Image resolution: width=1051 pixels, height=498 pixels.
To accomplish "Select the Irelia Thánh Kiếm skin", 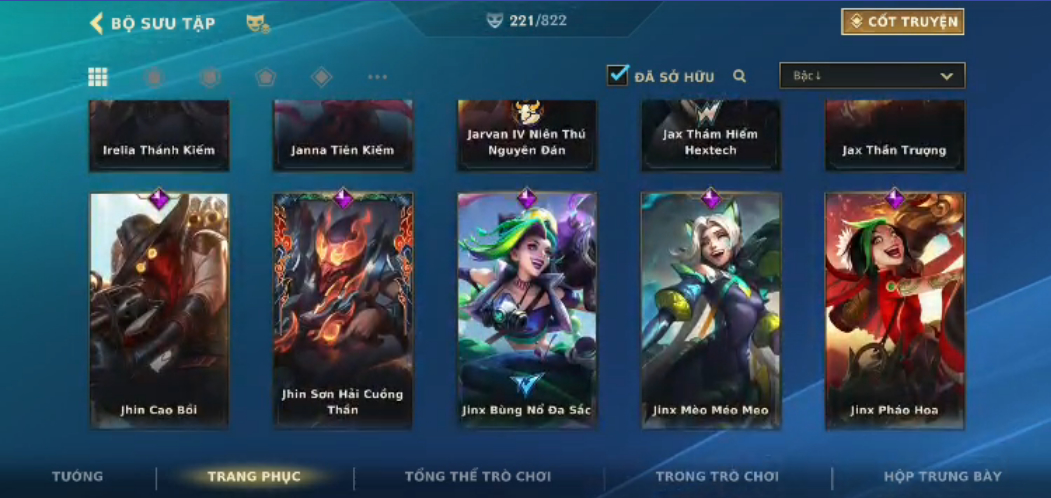I will pos(159,135).
